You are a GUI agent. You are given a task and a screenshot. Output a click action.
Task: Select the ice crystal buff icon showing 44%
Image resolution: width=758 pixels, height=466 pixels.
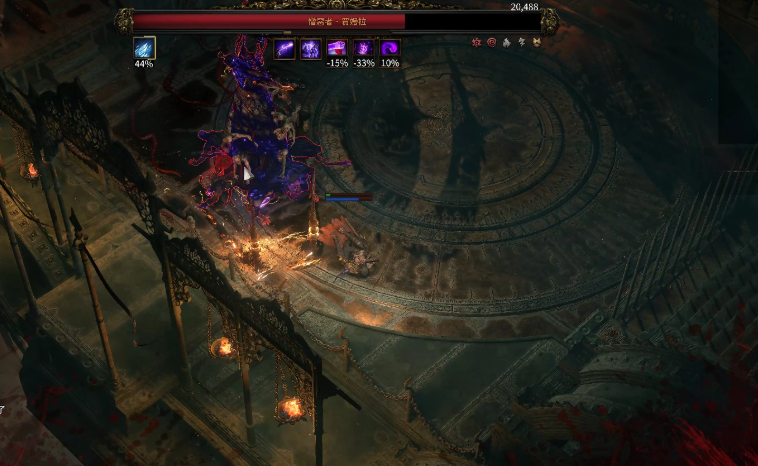coord(144,48)
